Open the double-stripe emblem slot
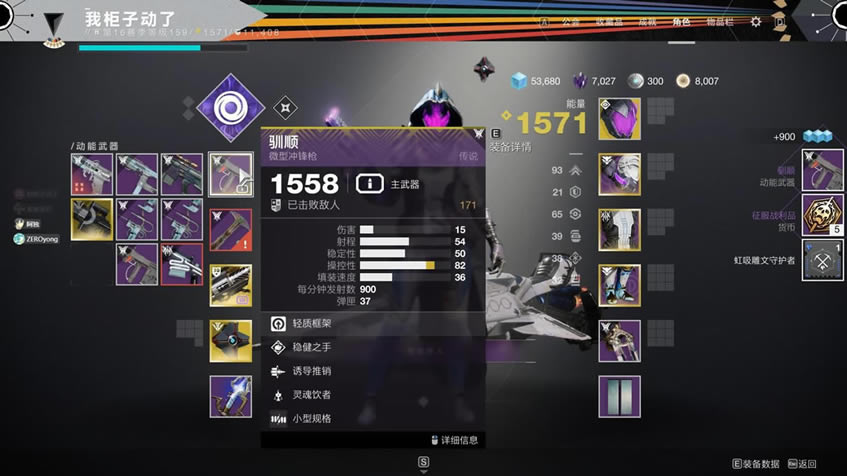This screenshot has width=847, height=476. [619, 397]
